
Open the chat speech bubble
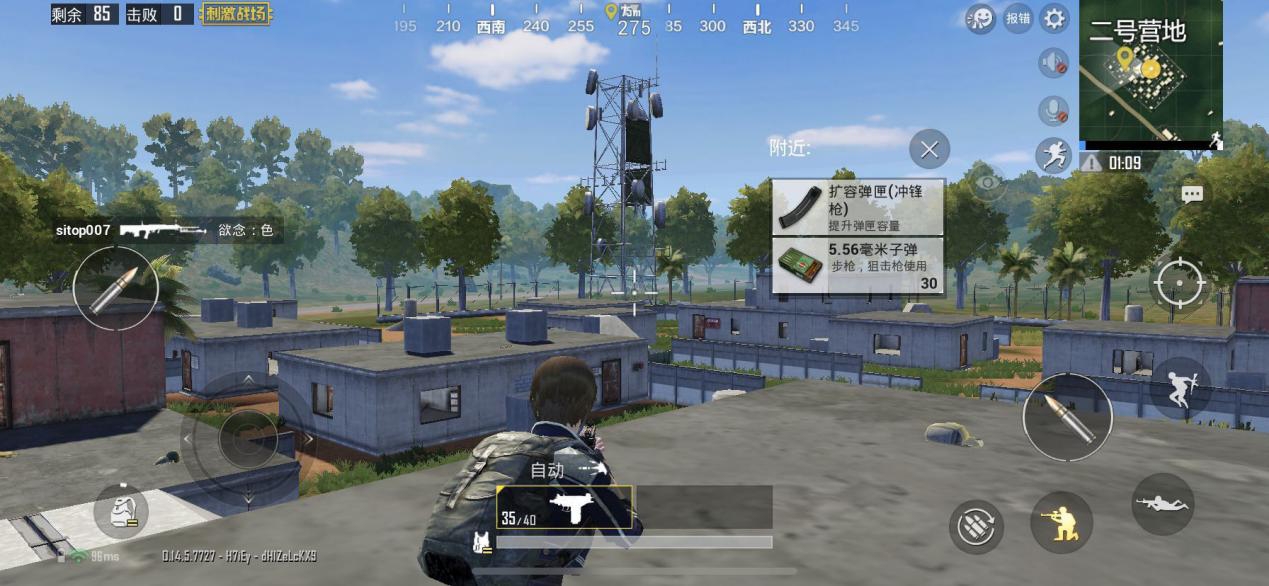click(x=1191, y=195)
